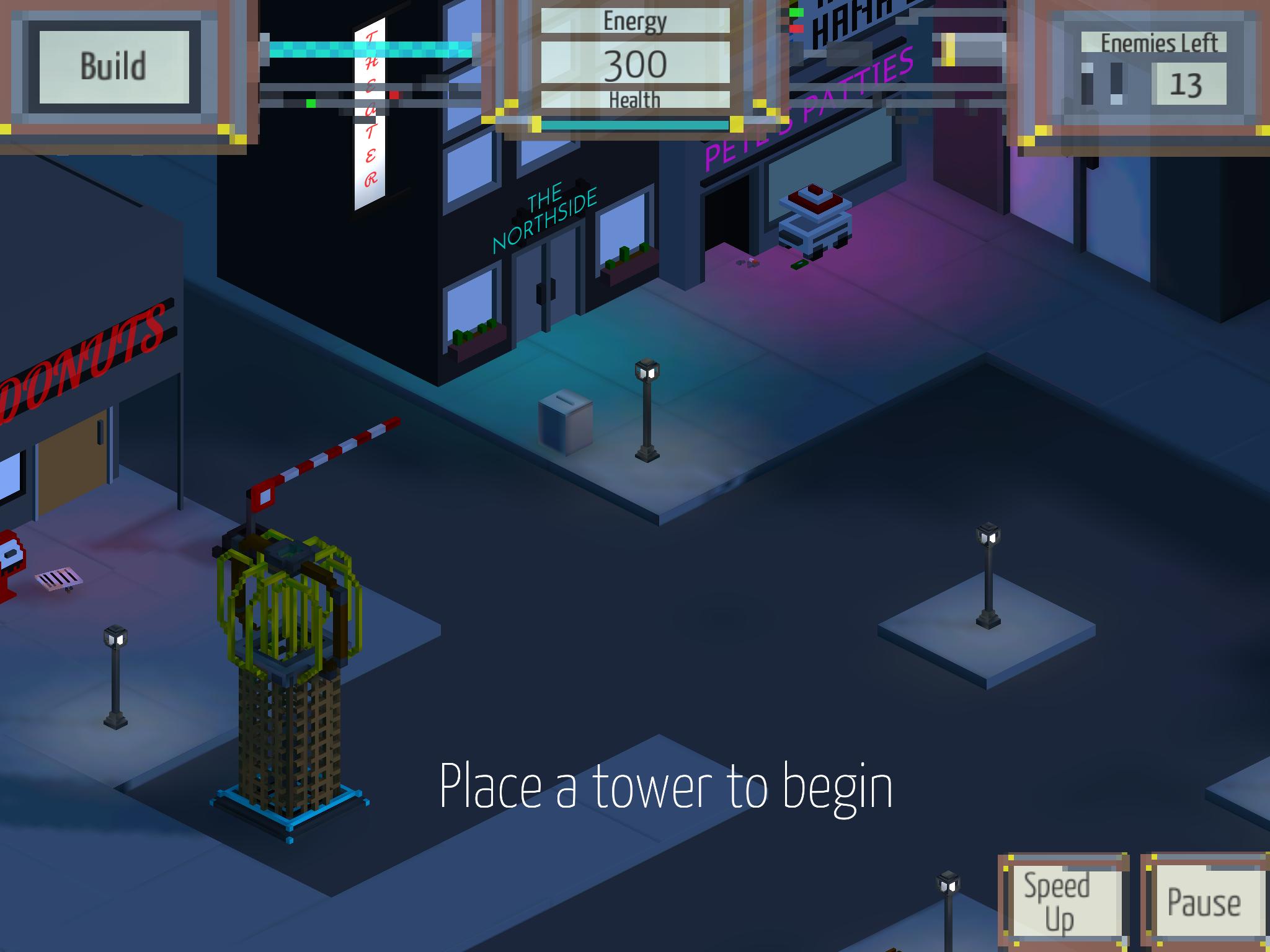Click the Energy value of 300

click(x=636, y=62)
